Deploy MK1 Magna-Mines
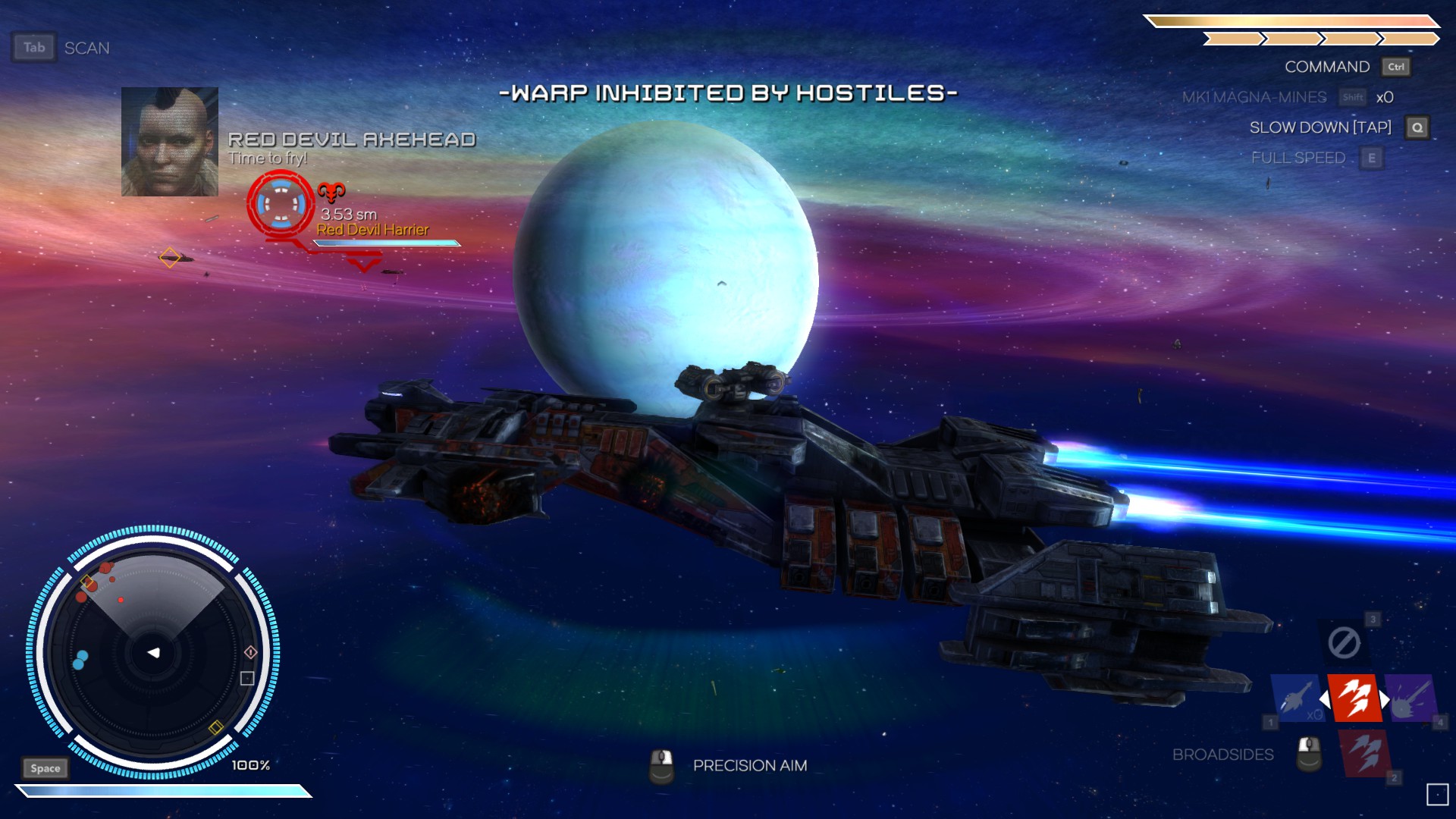The width and height of the screenshot is (1456, 819). pyautogui.click(x=1254, y=97)
